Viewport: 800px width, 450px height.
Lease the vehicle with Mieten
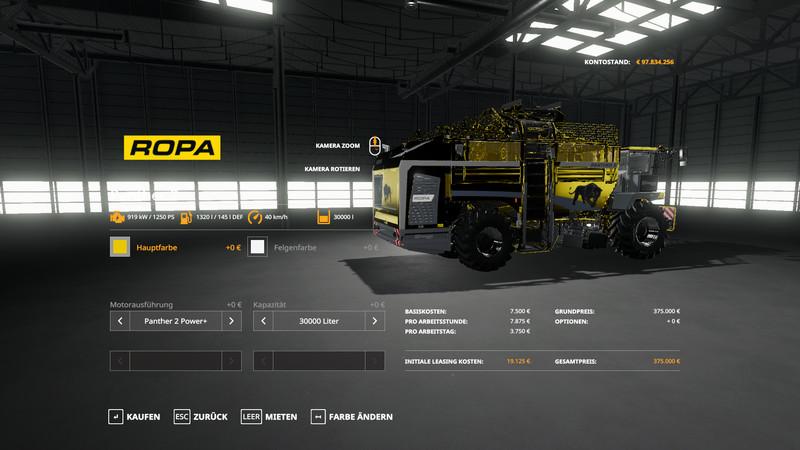click(269, 416)
